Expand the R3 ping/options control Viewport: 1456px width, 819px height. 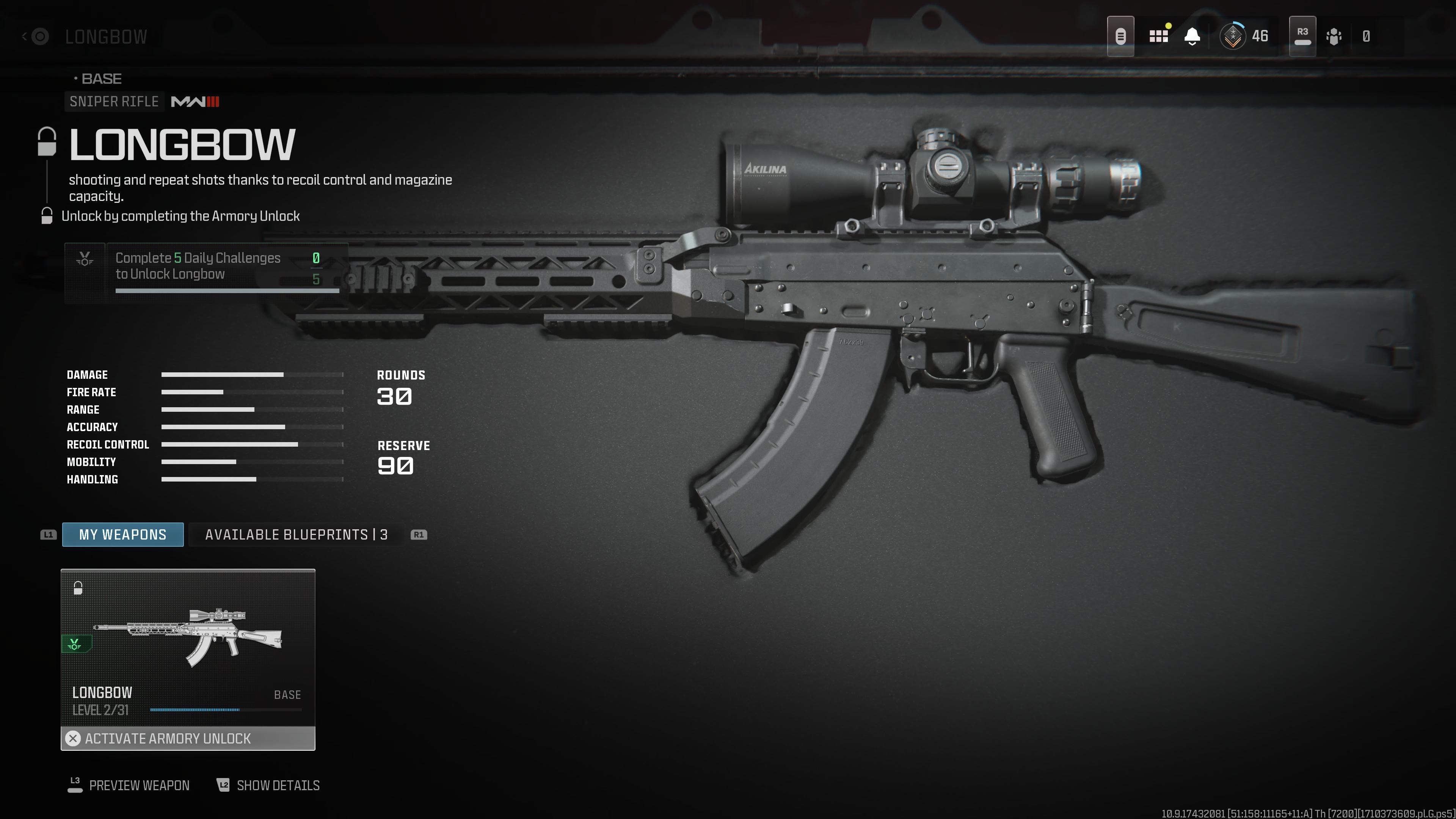tap(1302, 36)
